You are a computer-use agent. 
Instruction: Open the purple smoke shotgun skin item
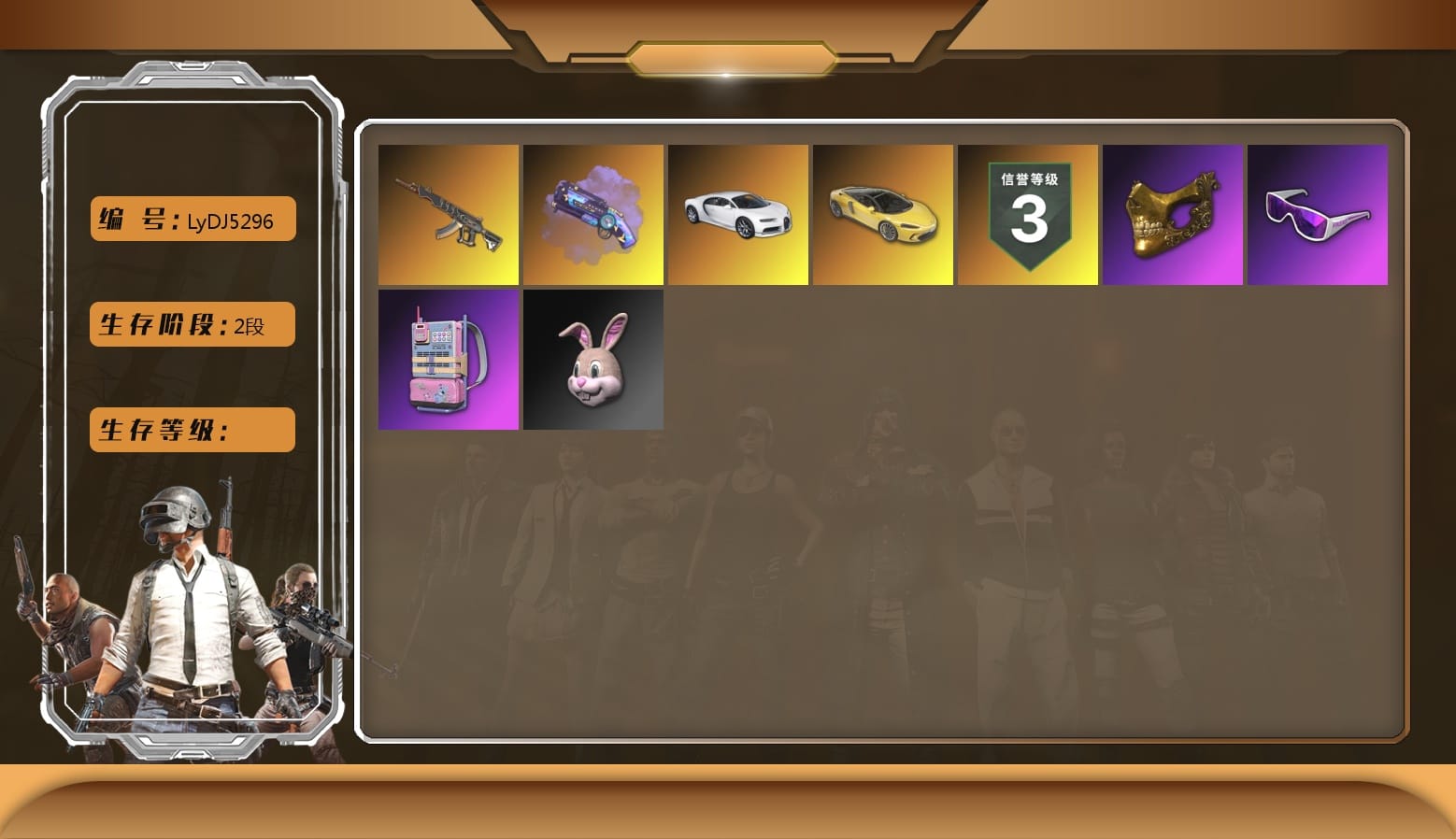(x=593, y=214)
